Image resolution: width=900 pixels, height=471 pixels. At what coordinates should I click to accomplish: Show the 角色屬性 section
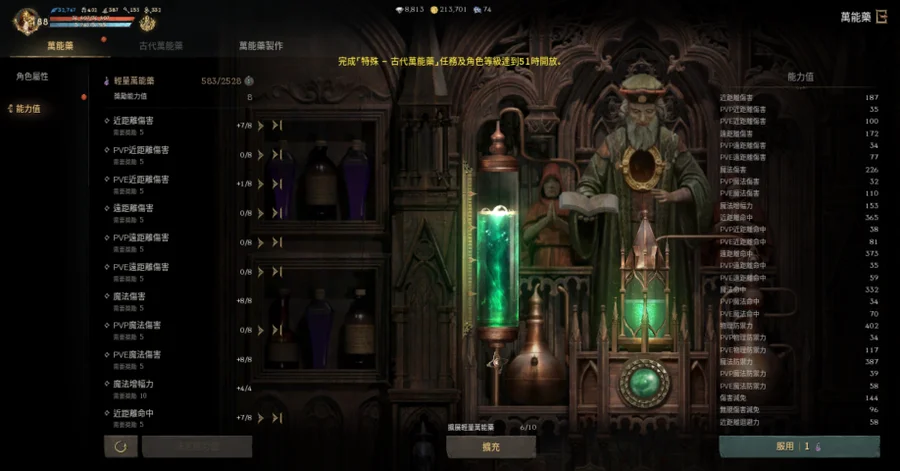tap(32, 76)
